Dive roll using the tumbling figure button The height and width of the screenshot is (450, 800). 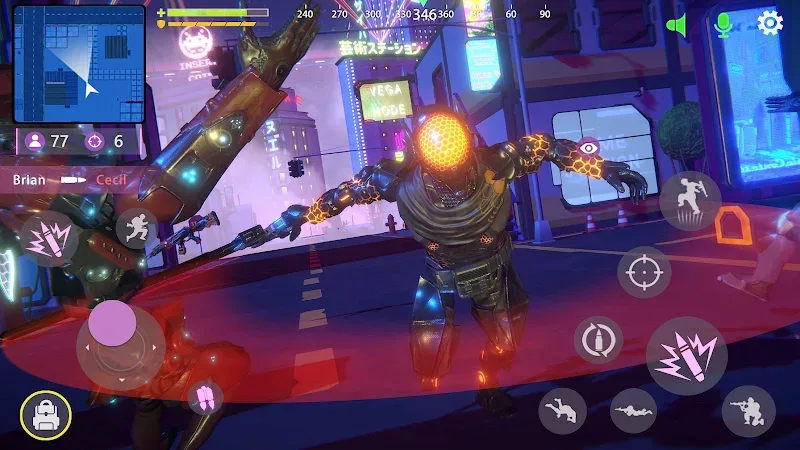pos(562,410)
